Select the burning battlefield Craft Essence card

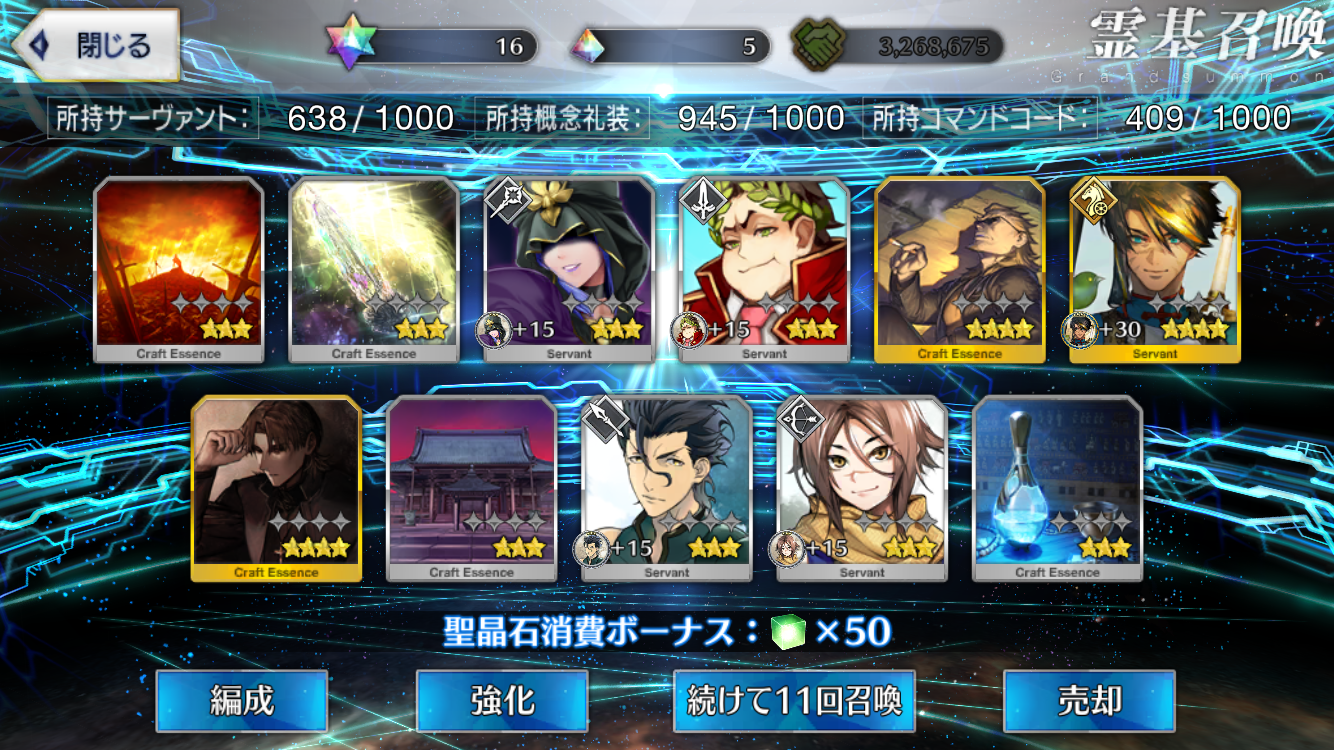[x=179, y=269]
